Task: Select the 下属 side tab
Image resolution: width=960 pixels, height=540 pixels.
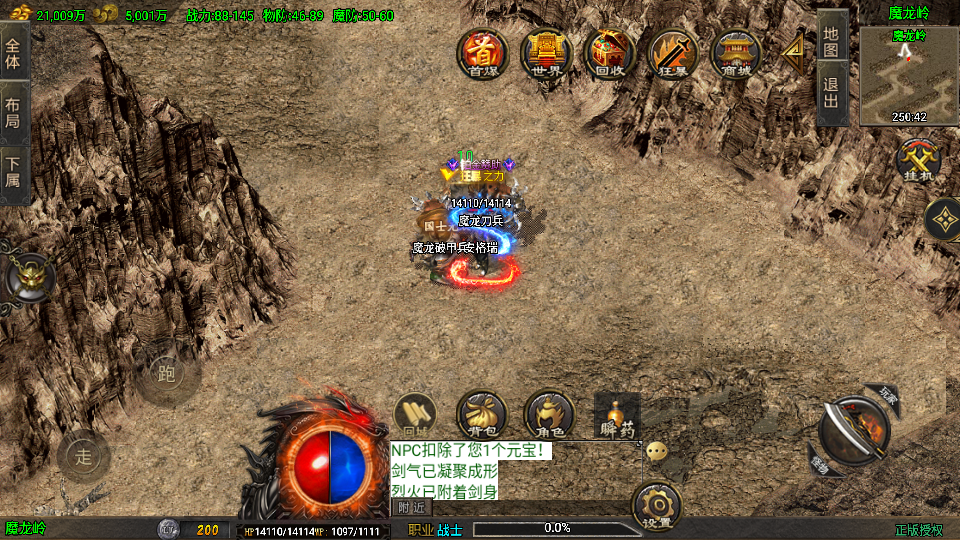Action: click(13, 173)
